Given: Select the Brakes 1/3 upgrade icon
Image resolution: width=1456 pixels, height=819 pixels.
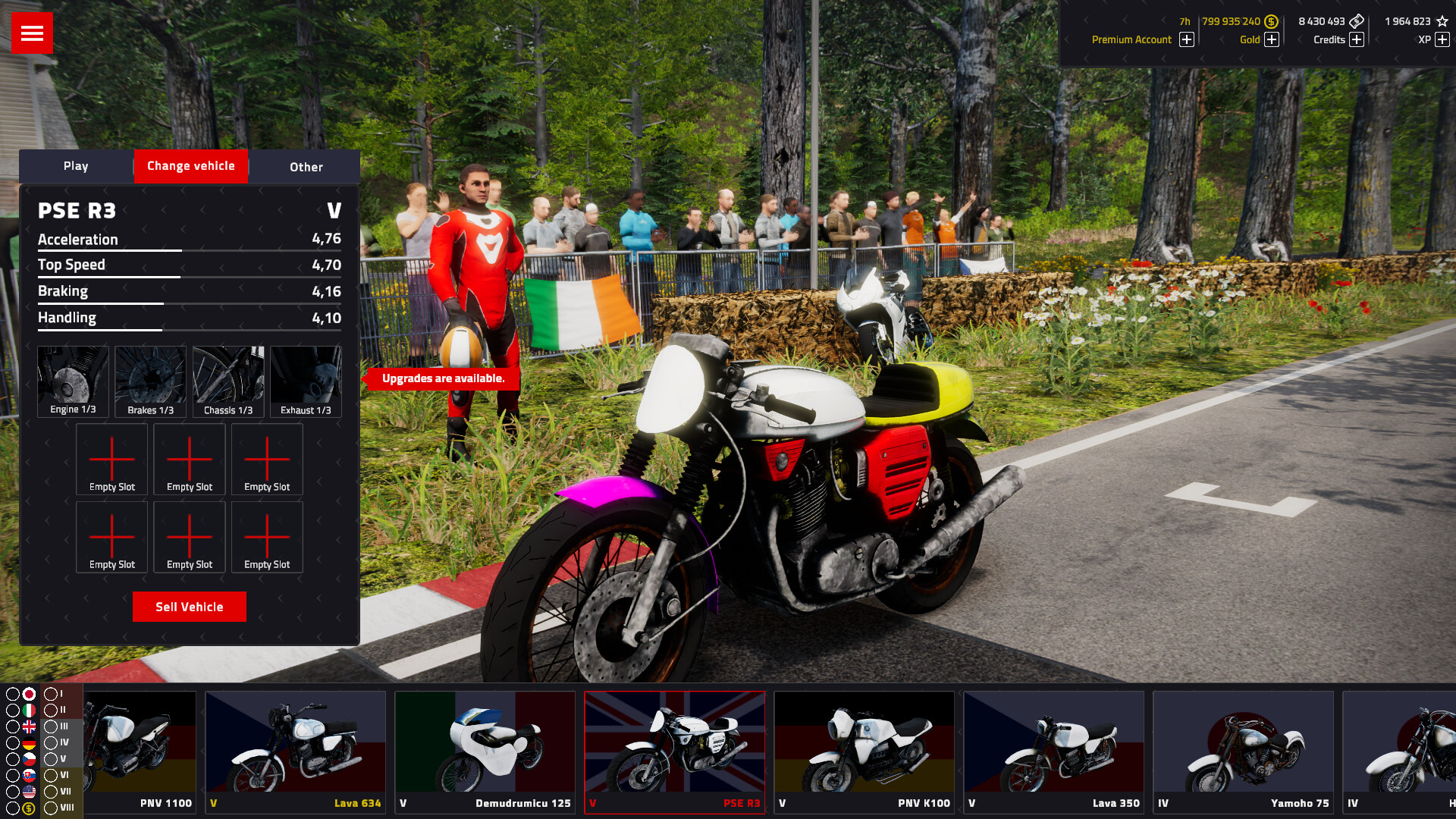Looking at the screenshot, I should (x=150, y=379).
